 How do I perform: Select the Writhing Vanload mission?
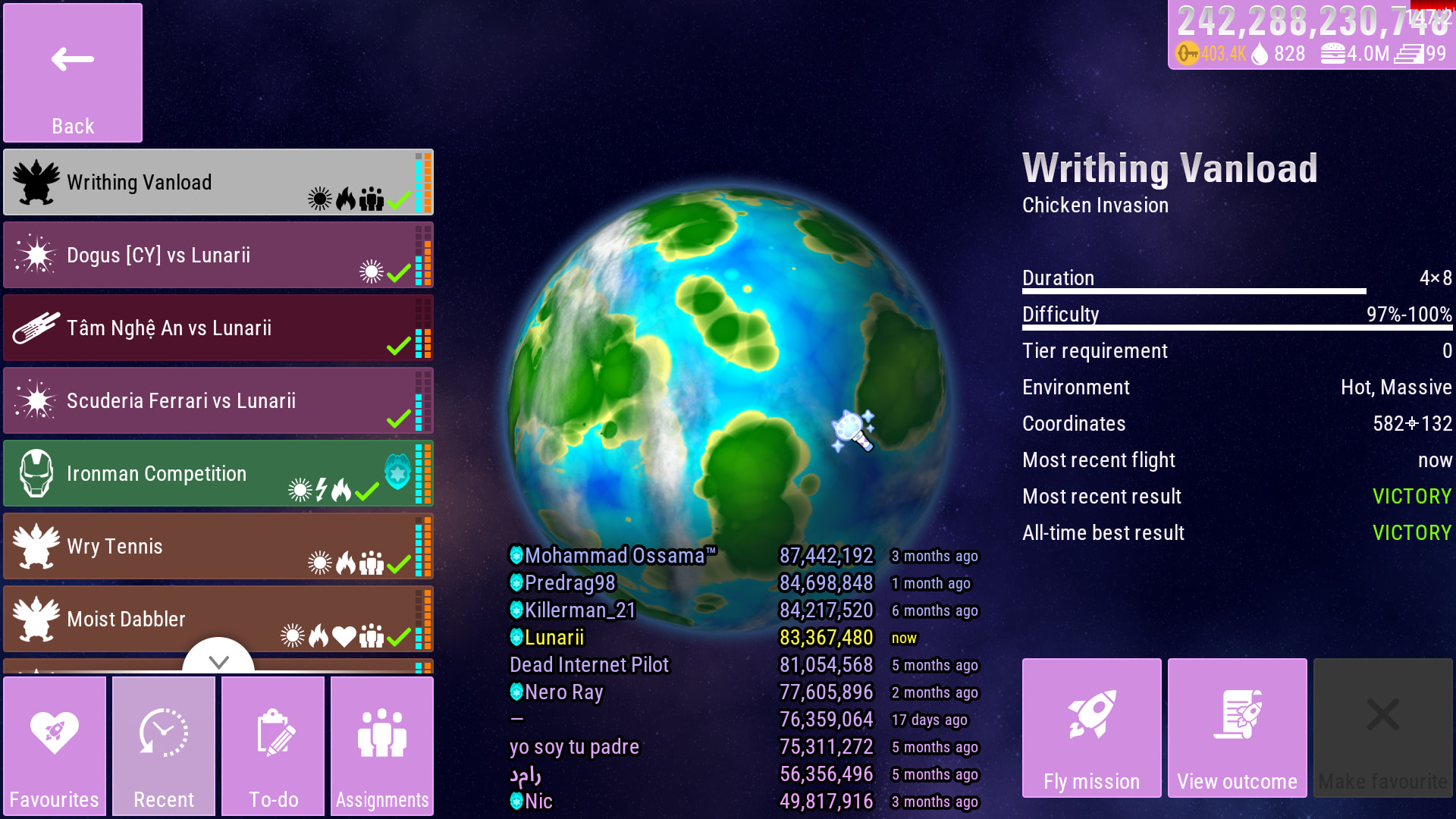(x=218, y=182)
